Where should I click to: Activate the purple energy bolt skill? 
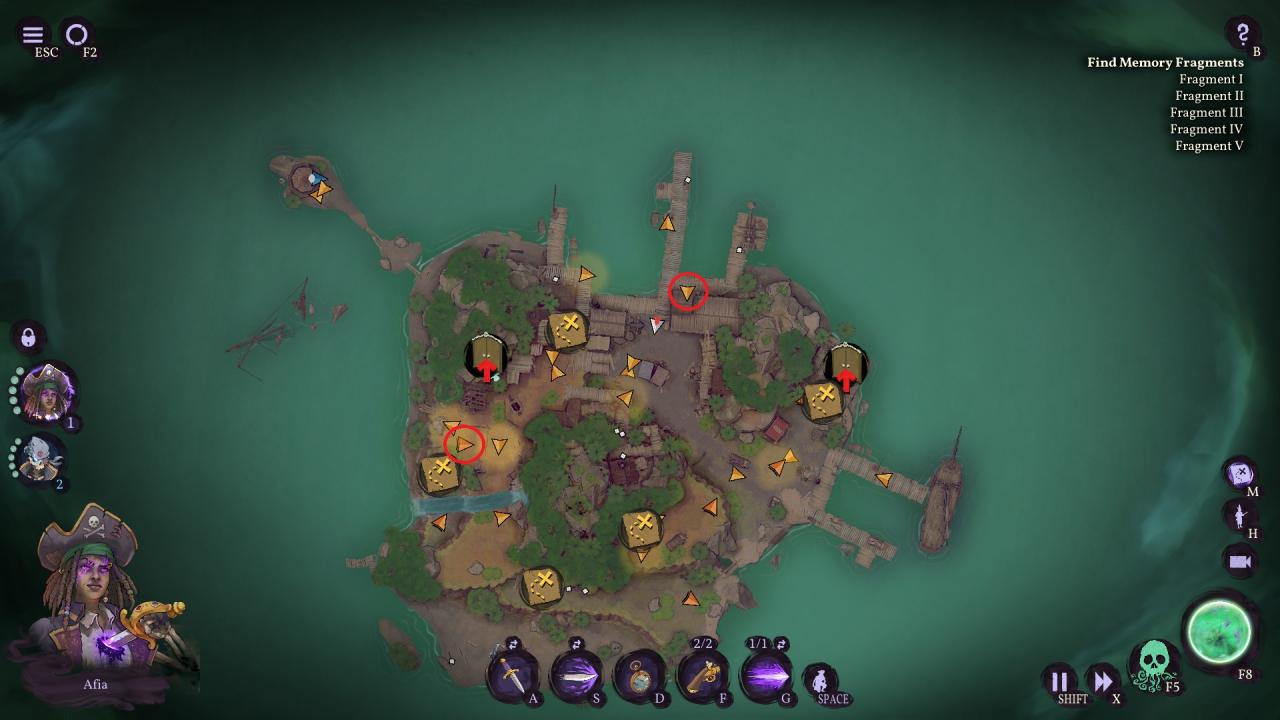point(766,676)
